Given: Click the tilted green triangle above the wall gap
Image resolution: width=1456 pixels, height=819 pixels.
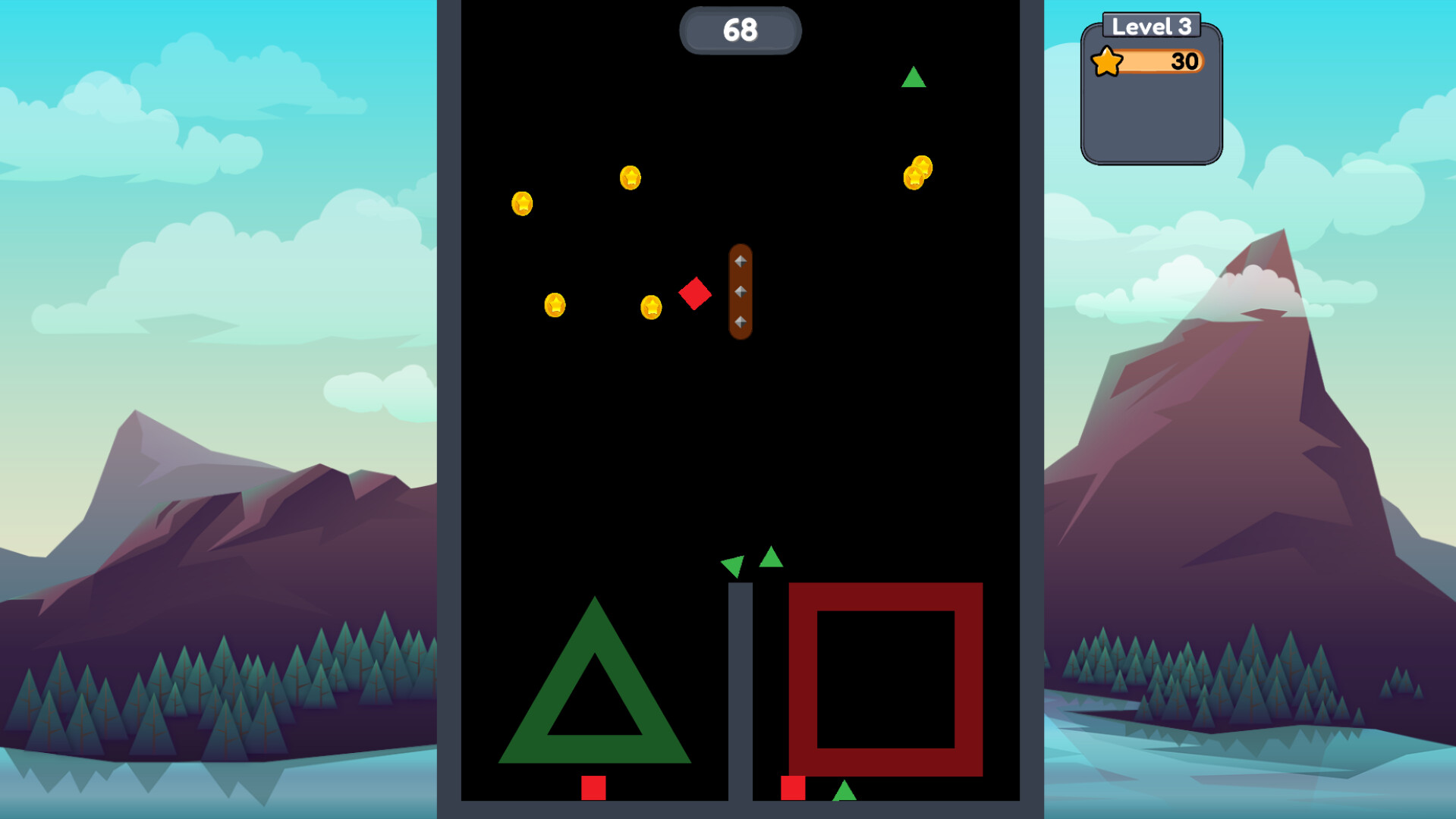Looking at the screenshot, I should pyautogui.click(x=731, y=565).
